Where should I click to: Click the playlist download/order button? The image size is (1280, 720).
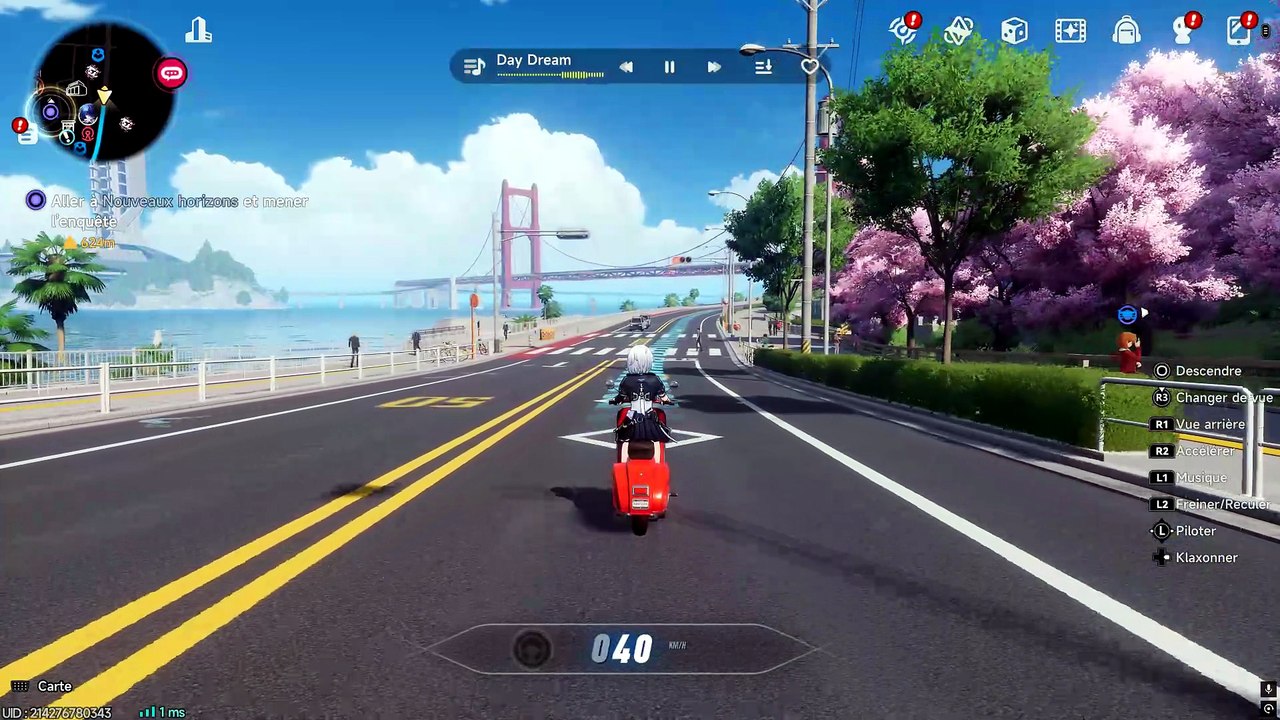(763, 67)
